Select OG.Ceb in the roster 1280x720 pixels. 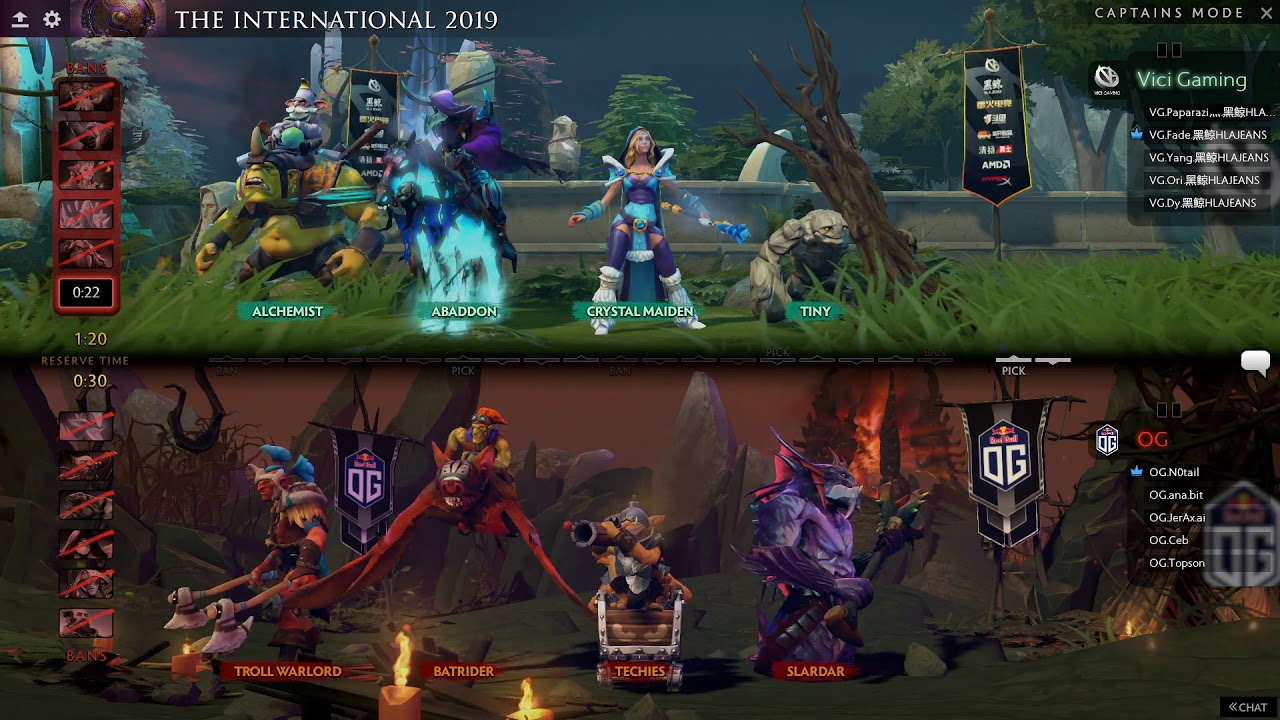[x=1168, y=540]
